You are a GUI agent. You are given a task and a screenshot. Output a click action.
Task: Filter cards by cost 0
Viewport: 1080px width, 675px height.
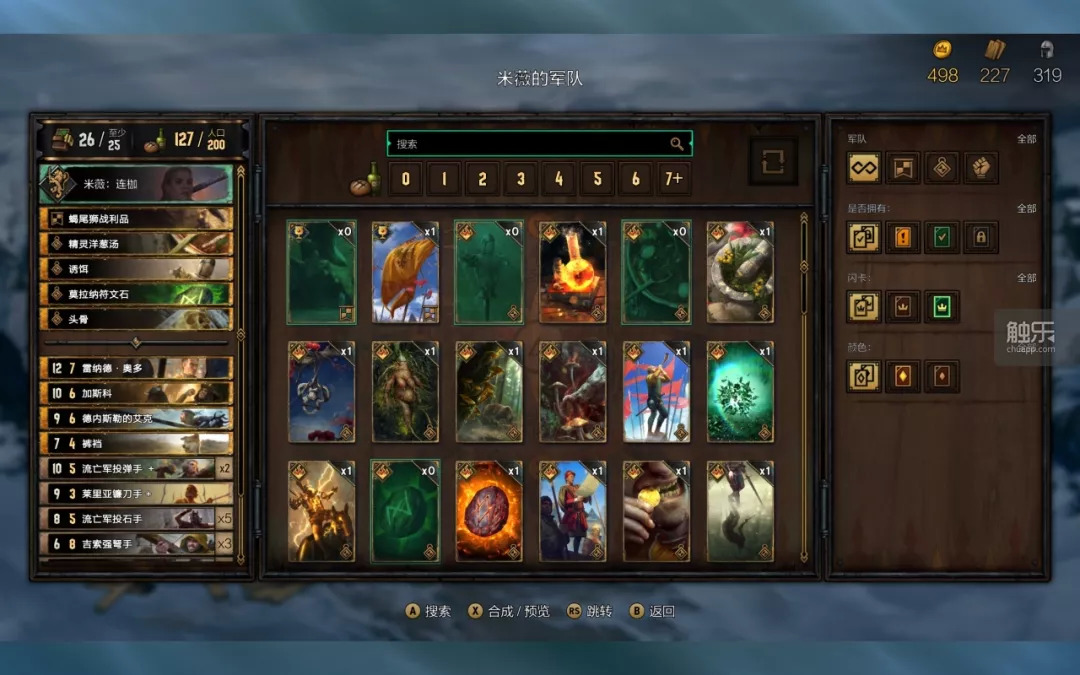pyautogui.click(x=405, y=180)
